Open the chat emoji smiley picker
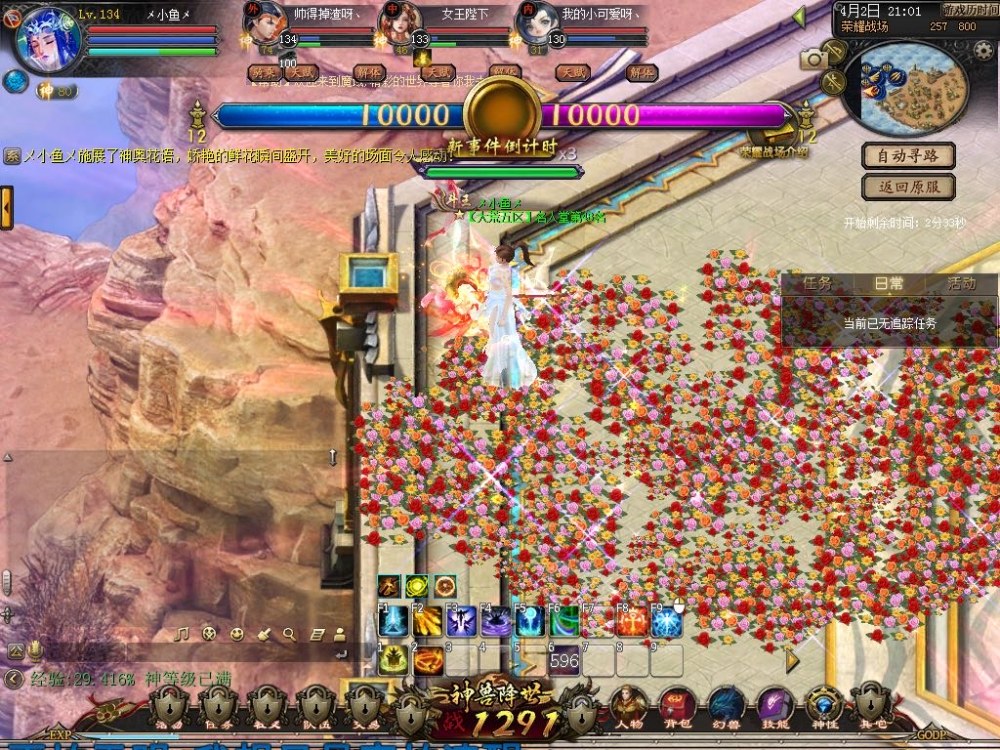This screenshot has width=1000, height=750. [x=236, y=633]
